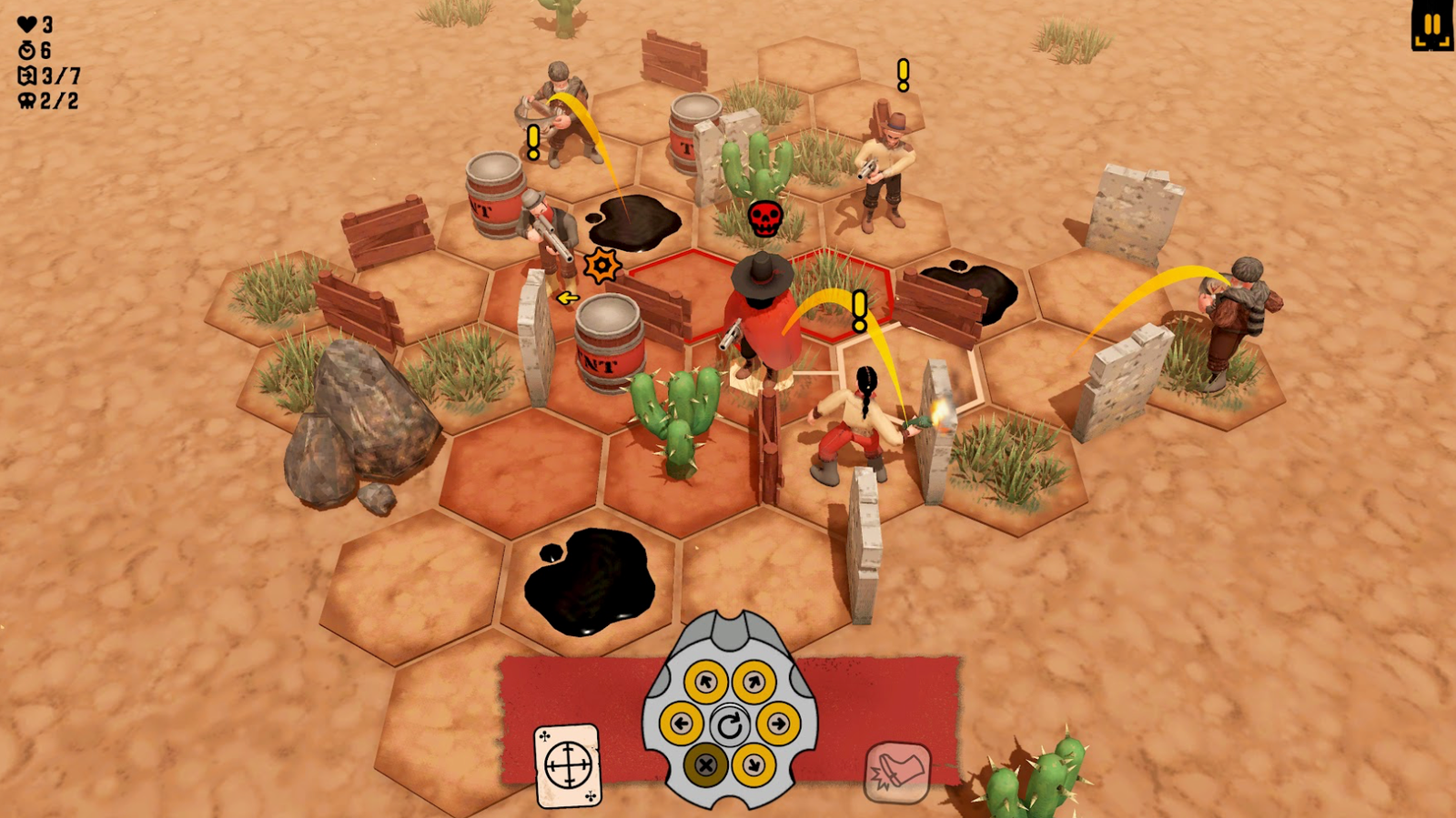Select the right arrow bullet chamber
The width and height of the screenshot is (1456, 818).
778,724
